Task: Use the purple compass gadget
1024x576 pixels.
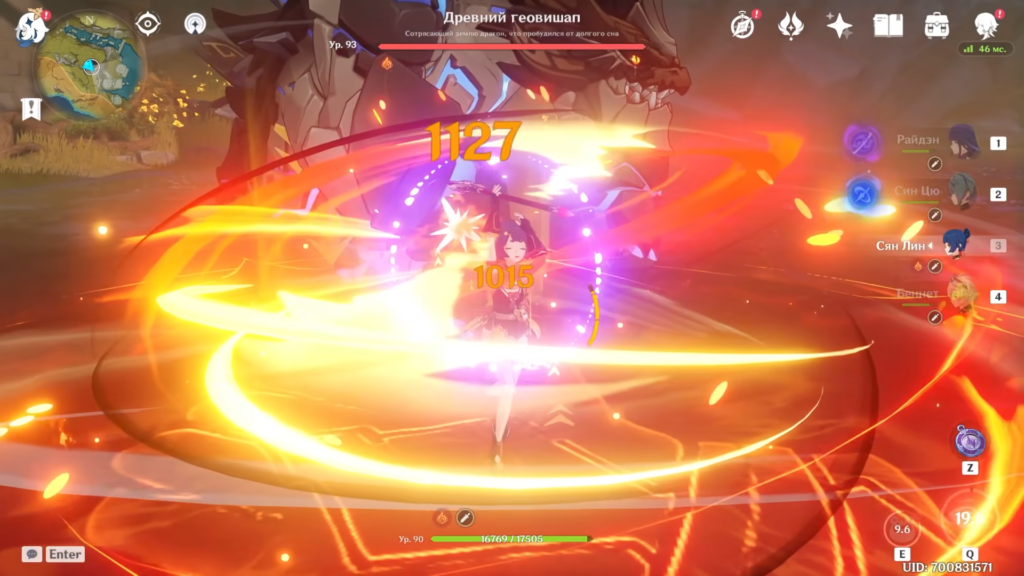Action: click(970, 440)
